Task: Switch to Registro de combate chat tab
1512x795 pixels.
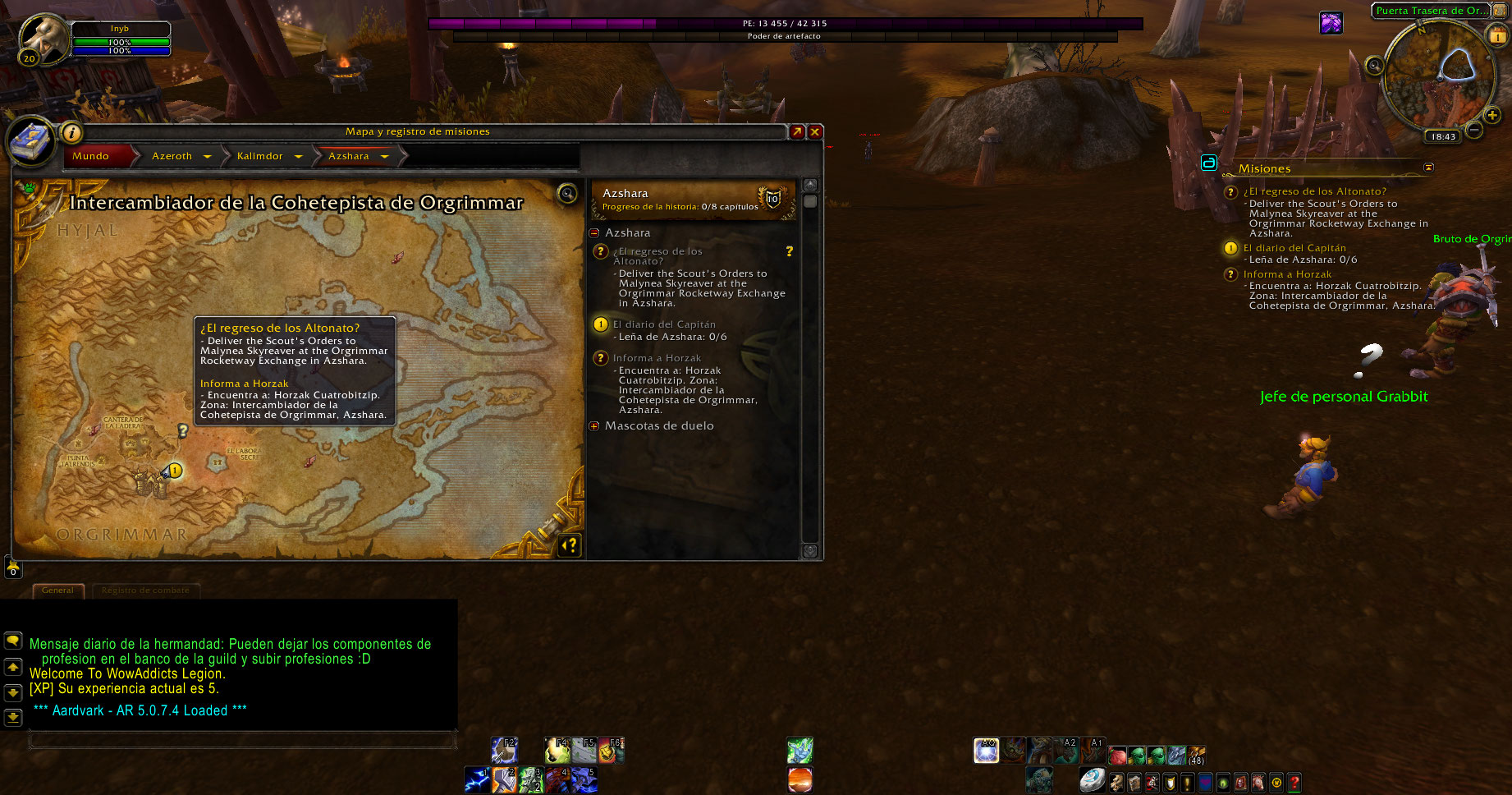Action: click(145, 591)
